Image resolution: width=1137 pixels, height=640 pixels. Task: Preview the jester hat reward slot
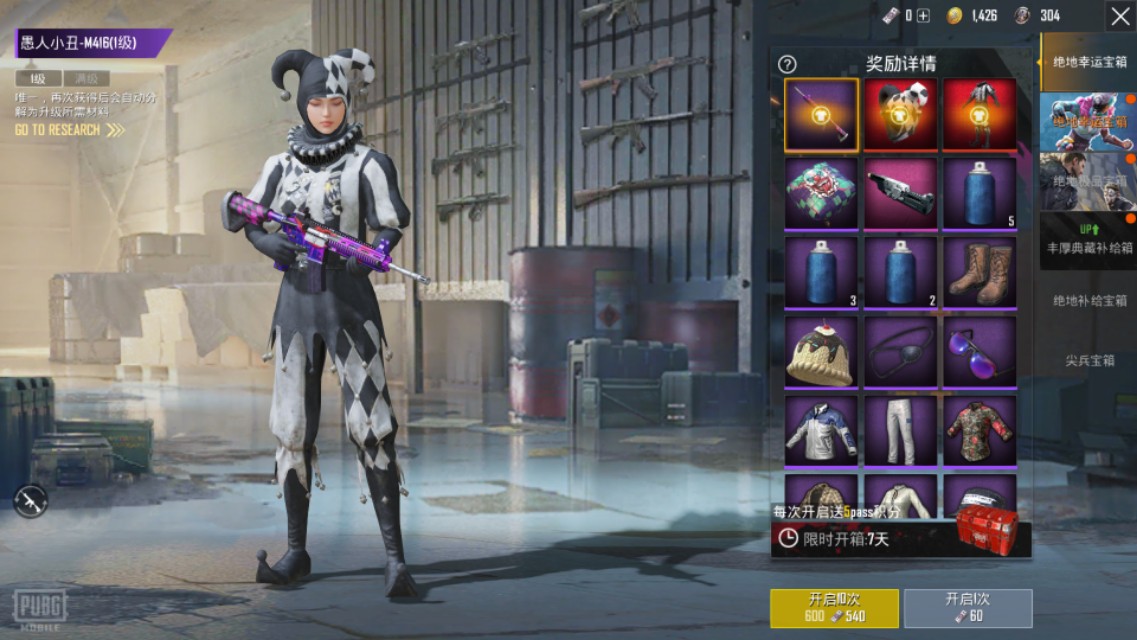pos(900,114)
